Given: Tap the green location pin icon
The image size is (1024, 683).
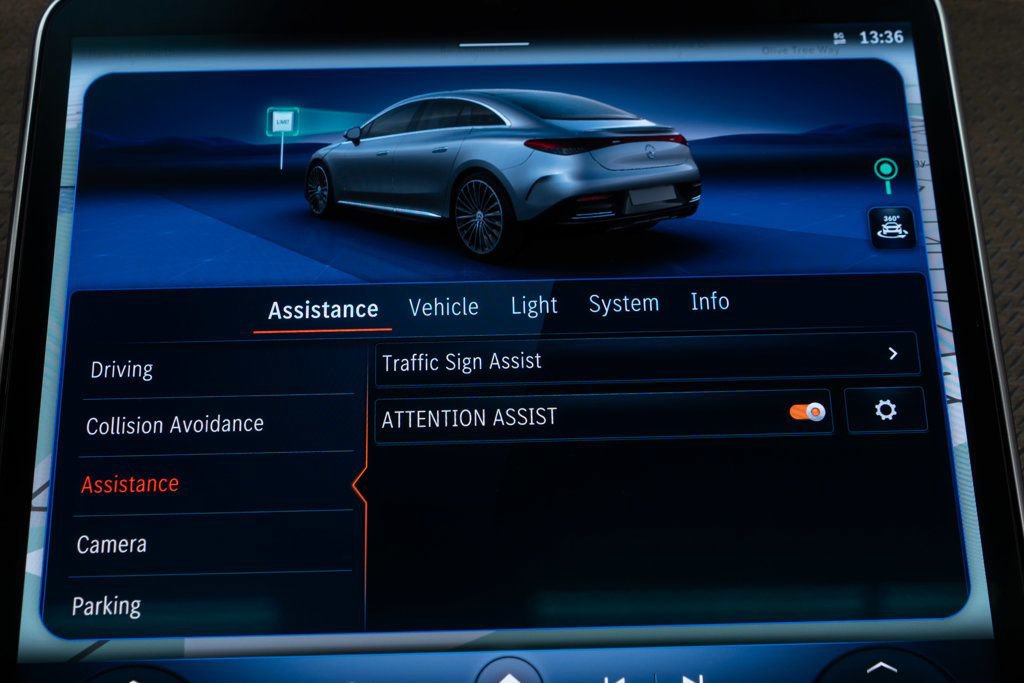Looking at the screenshot, I should coord(885,172).
